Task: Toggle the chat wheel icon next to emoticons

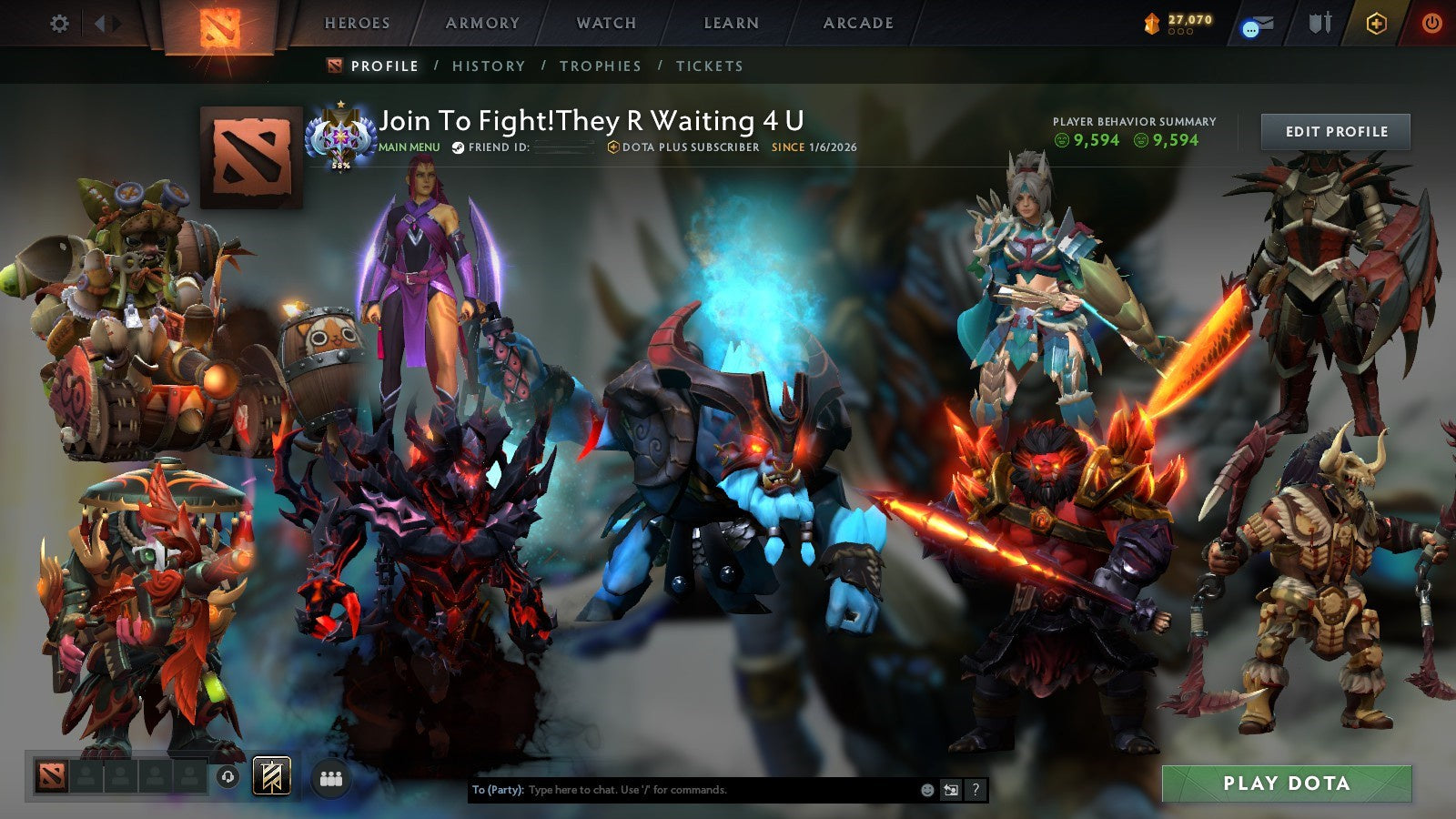Action: point(950,789)
